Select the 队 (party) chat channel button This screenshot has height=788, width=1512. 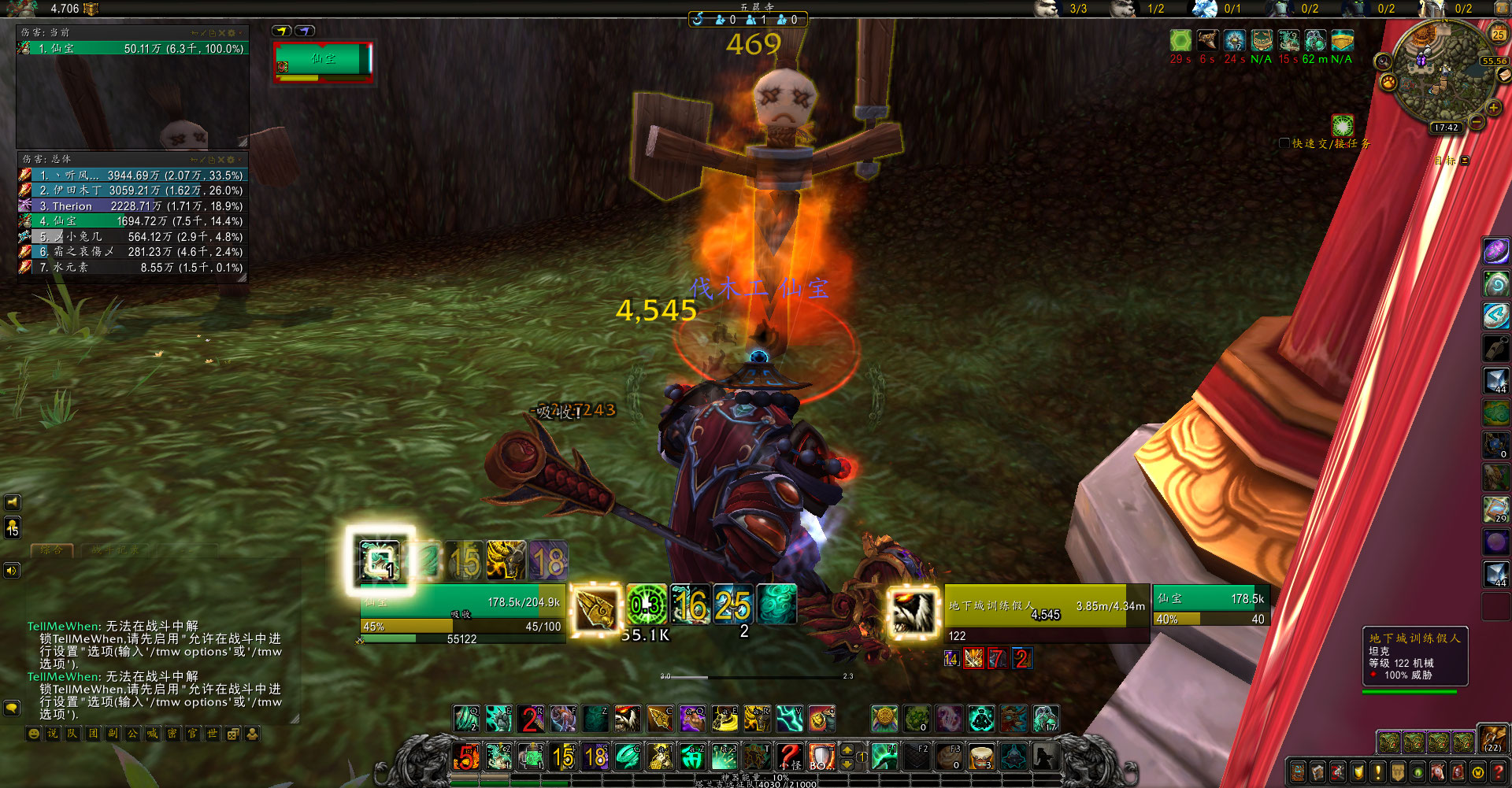coord(72,734)
